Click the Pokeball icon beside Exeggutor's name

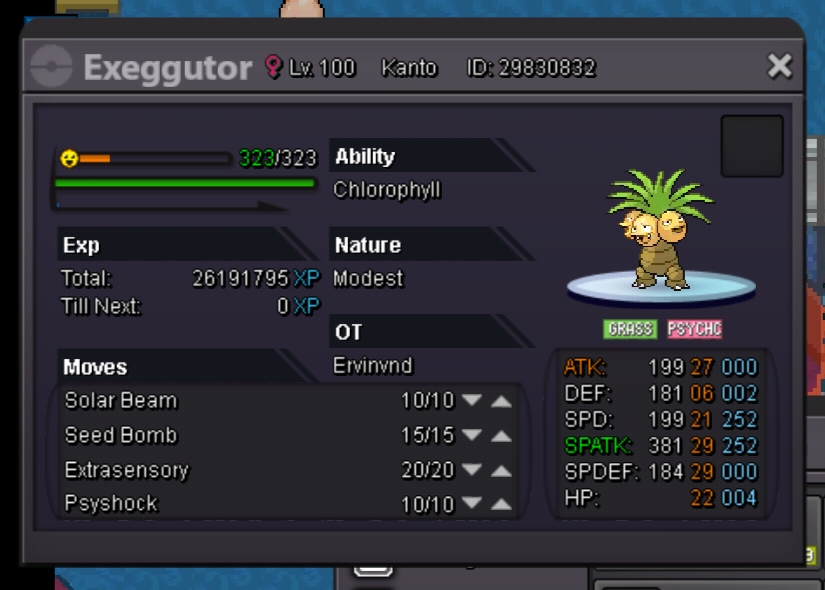pos(51,68)
